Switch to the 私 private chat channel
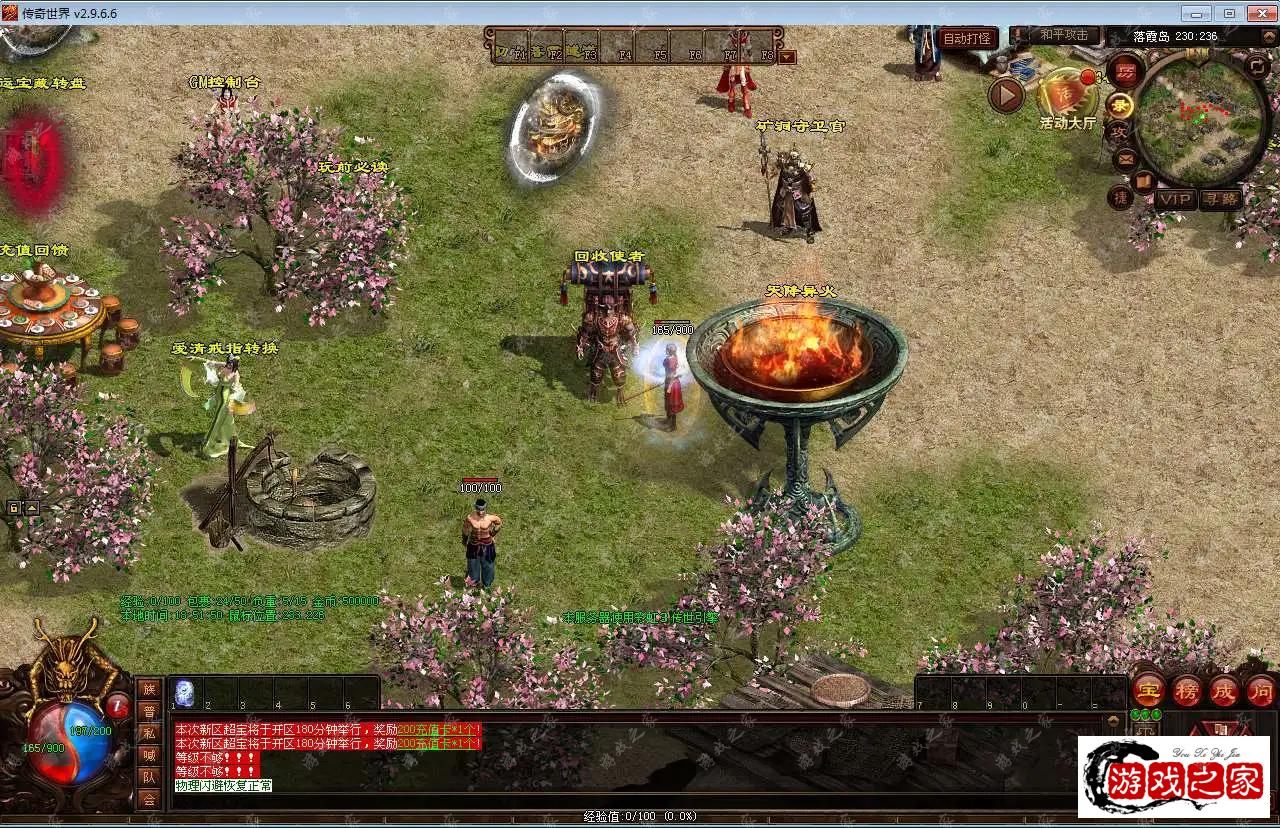Viewport: 1280px width, 828px height. point(149,733)
